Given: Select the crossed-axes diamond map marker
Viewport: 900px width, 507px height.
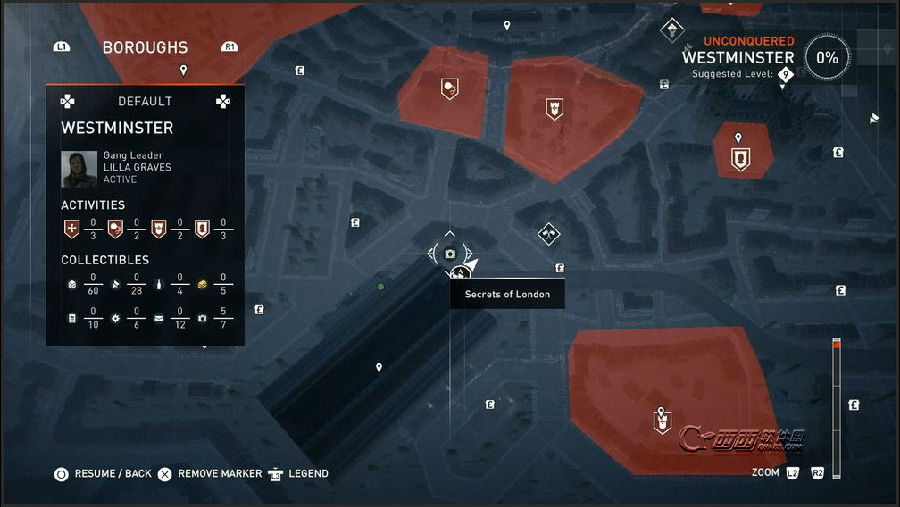Looking at the screenshot, I should pos(547,234).
